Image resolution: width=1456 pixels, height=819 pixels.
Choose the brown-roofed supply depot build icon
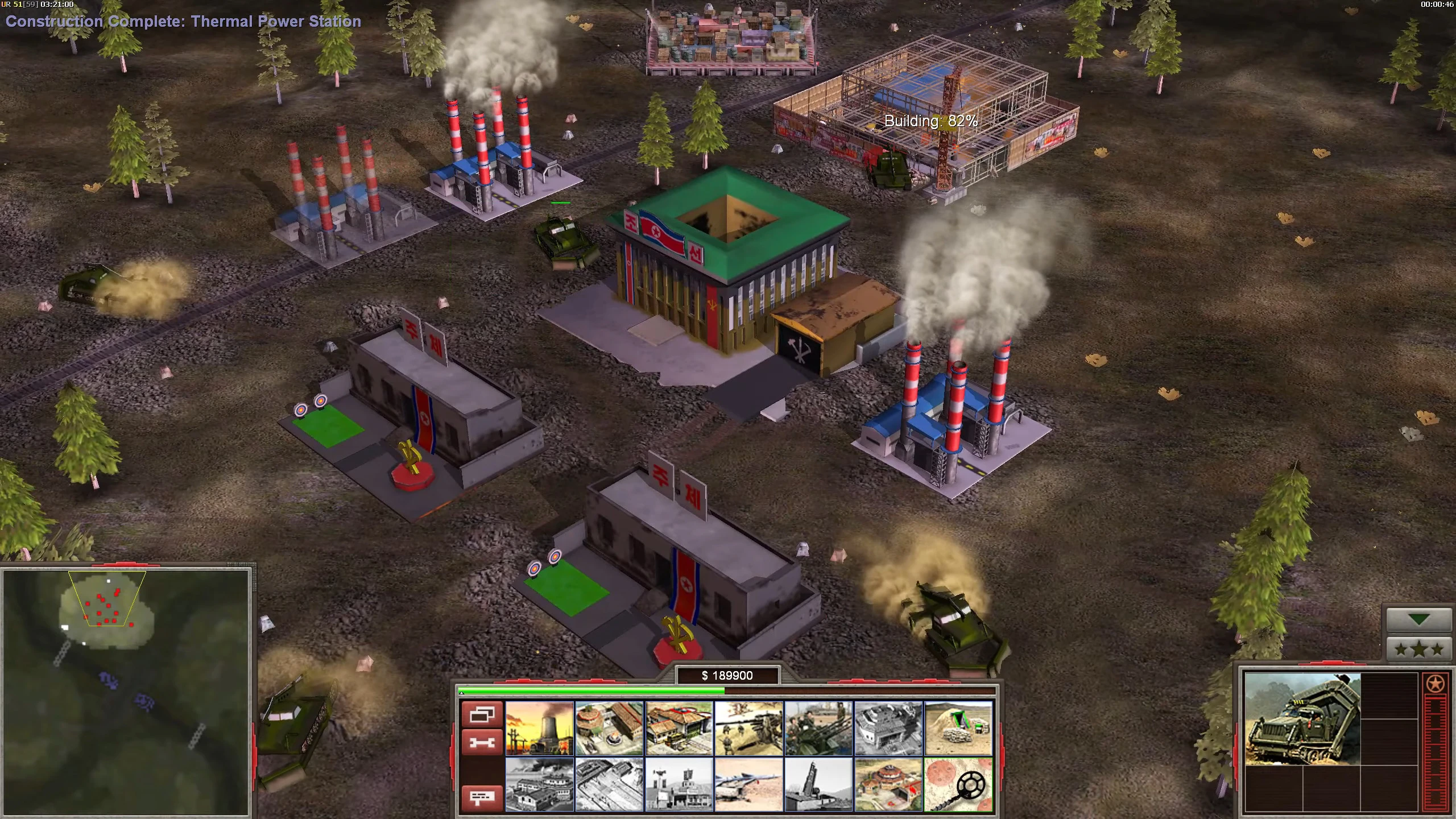[679, 728]
